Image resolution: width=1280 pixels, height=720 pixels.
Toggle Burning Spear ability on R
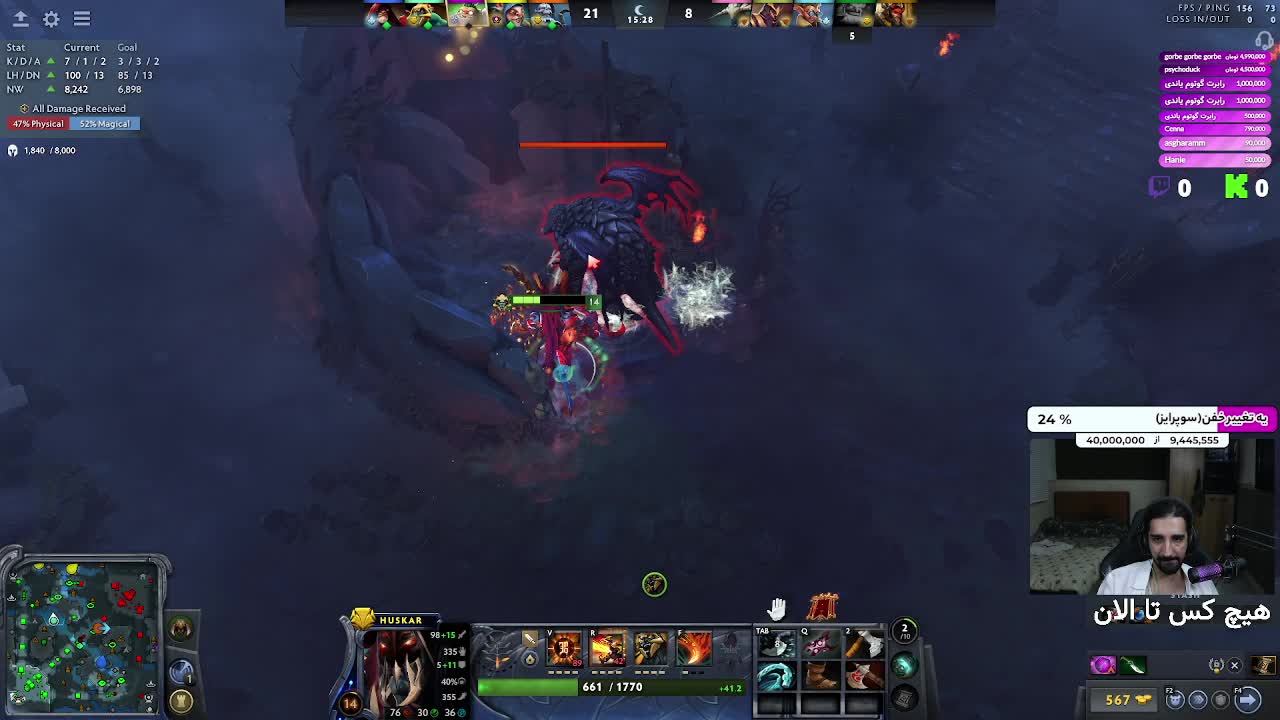pos(607,650)
